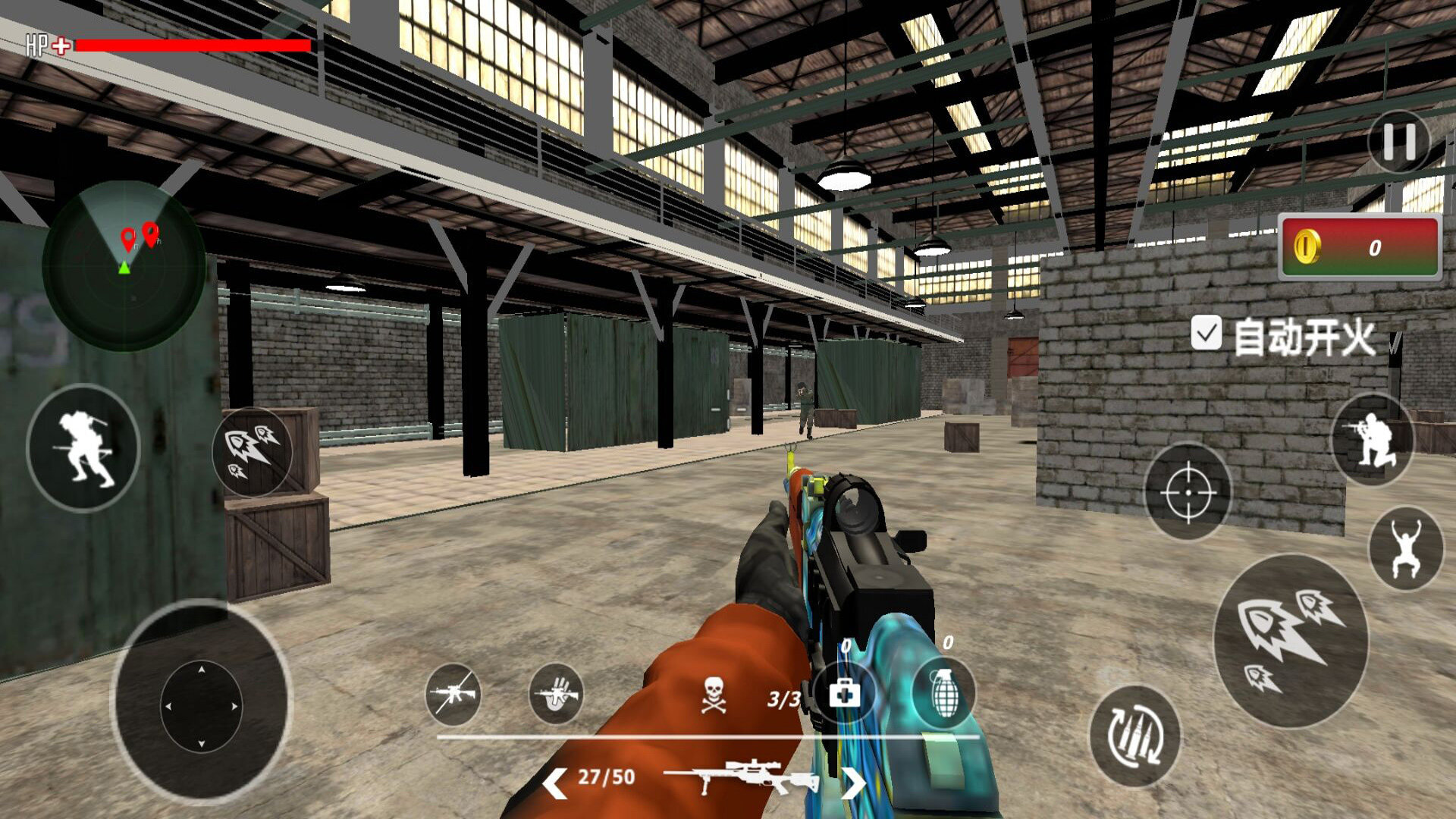The width and height of the screenshot is (1456, 819).
Task: Open the gold coin counter panel
Action: pyautogui.click(x=1360, y=247)
